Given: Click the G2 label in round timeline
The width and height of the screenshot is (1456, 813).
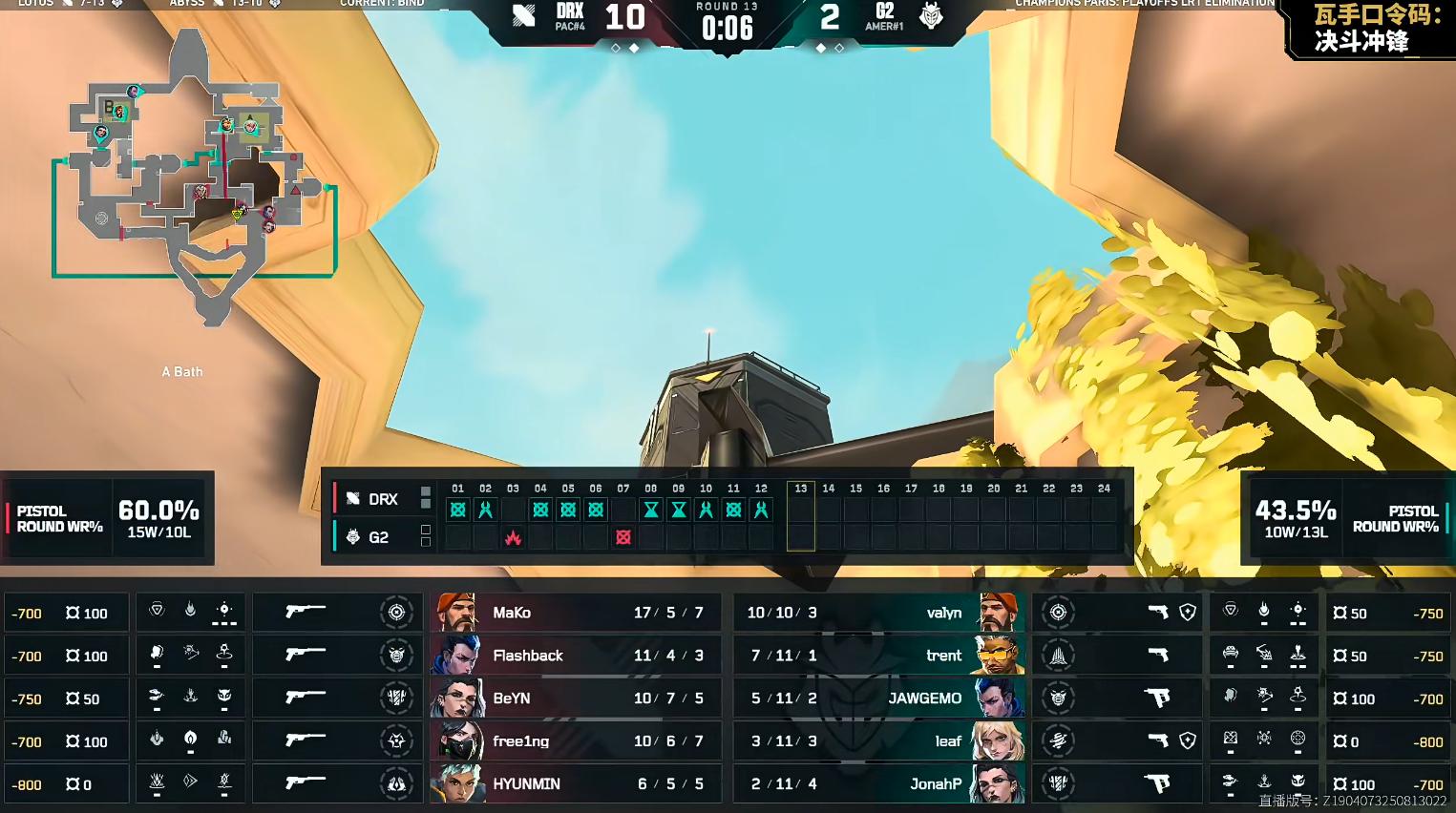Looking at the screenshot, I should (378, 537).
